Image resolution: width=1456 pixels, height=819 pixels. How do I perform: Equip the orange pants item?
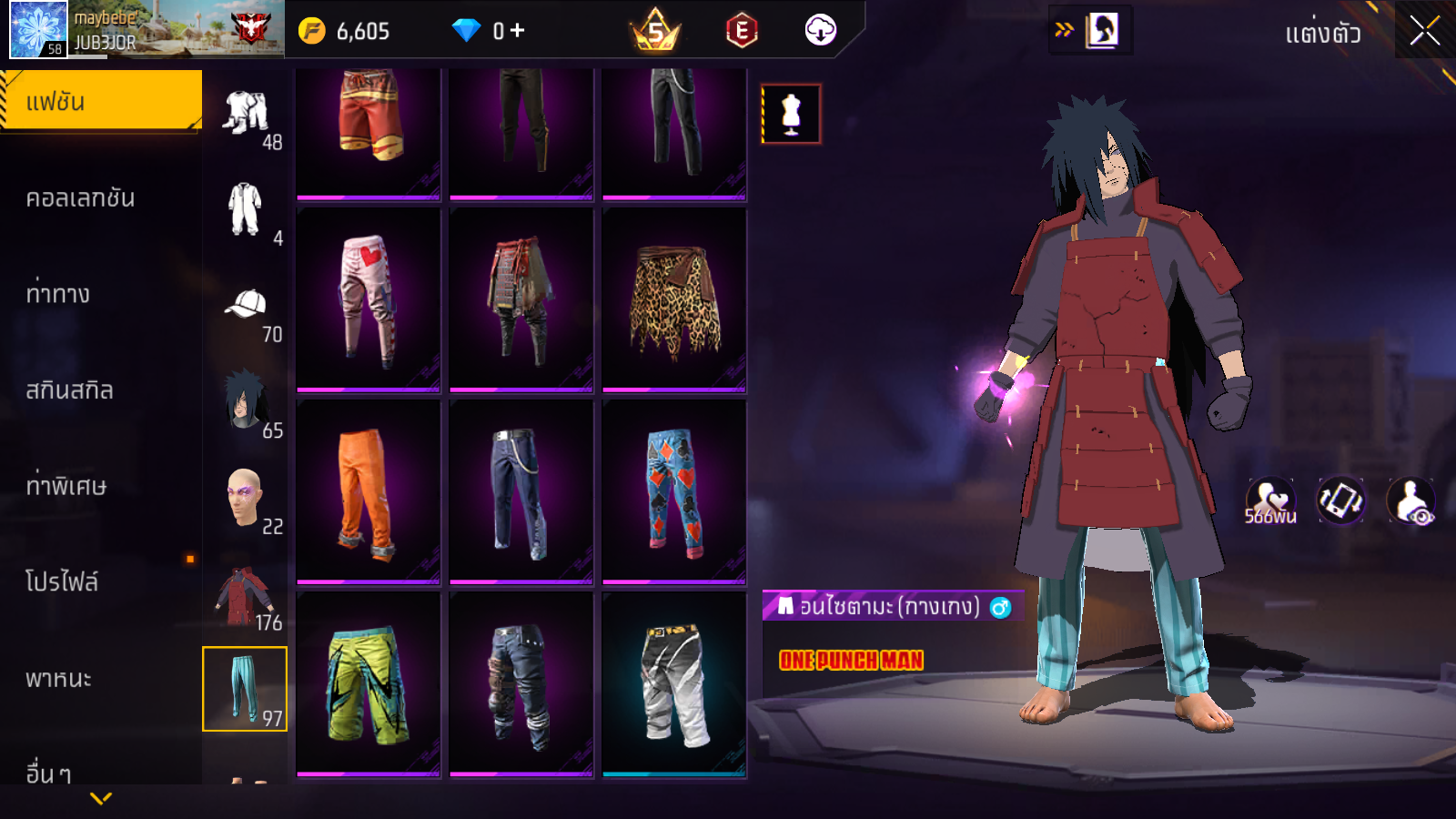[x=369, y=492]
